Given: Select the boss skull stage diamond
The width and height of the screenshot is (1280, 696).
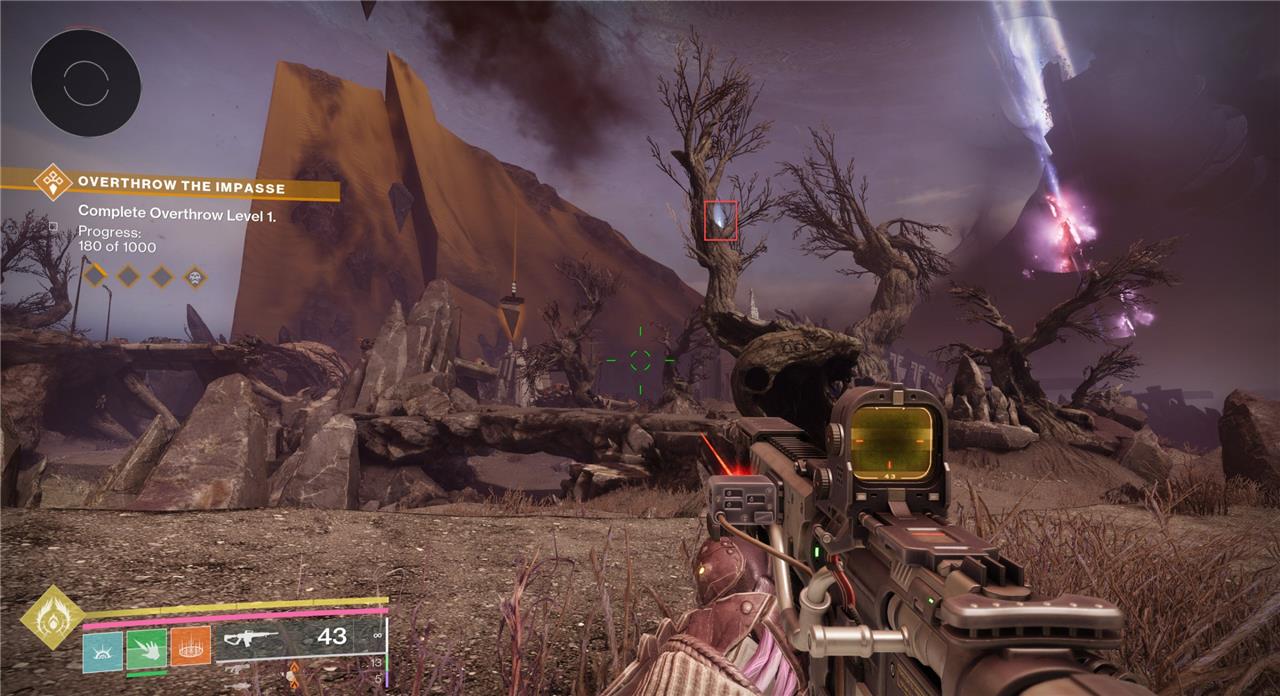Looking at the screenshot, I should pyautogui.click(x=194, y=276).
